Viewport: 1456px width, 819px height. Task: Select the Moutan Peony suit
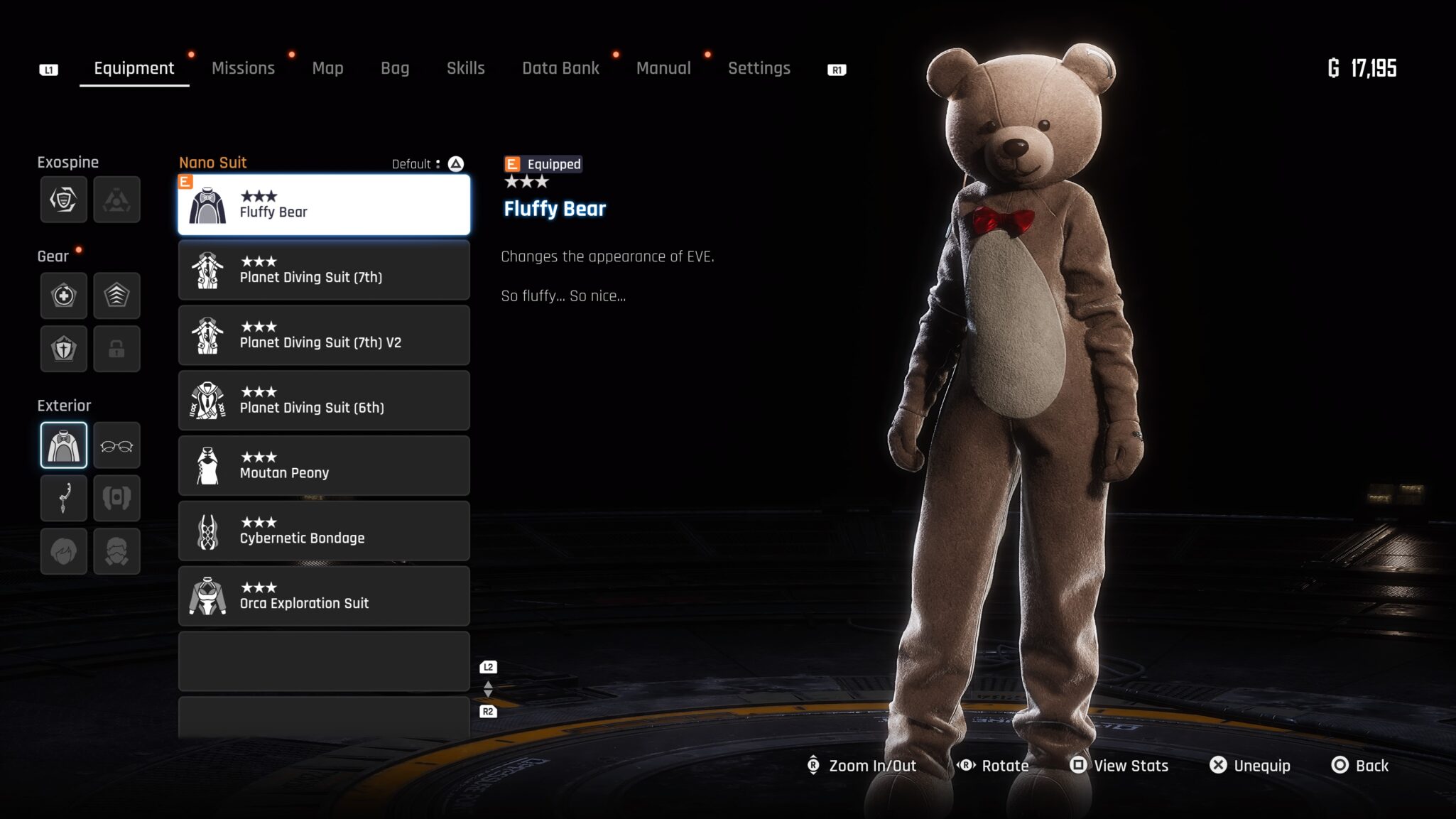click(x=324, y=466)
